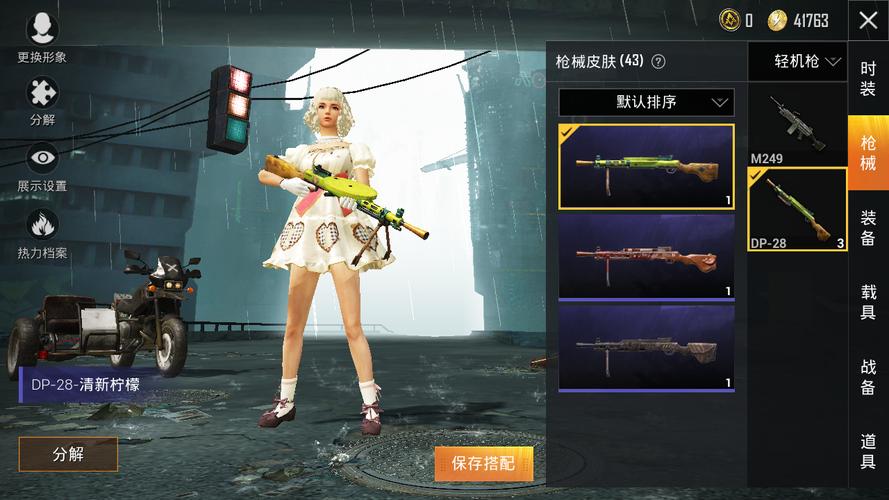Switch to the 装备 tab

(868, 227)
